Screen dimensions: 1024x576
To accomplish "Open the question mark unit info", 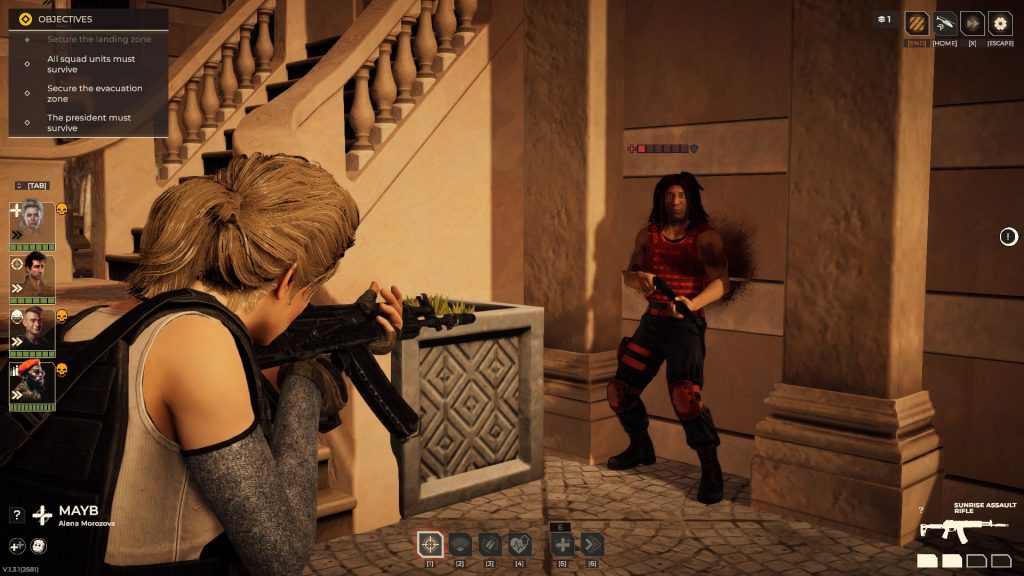I will [16, 515].
